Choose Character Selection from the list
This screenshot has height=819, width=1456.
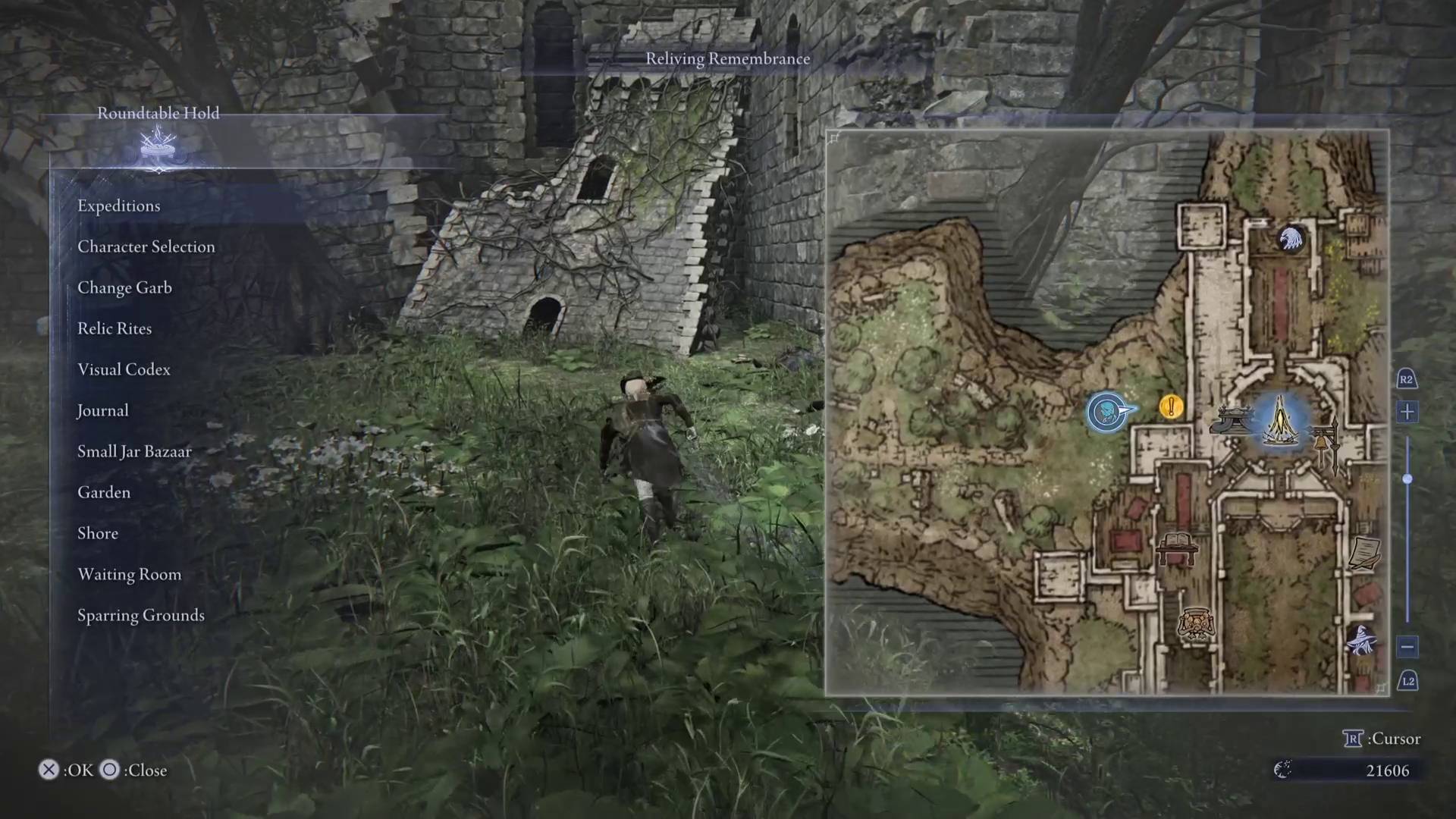(x=146, y=246)
